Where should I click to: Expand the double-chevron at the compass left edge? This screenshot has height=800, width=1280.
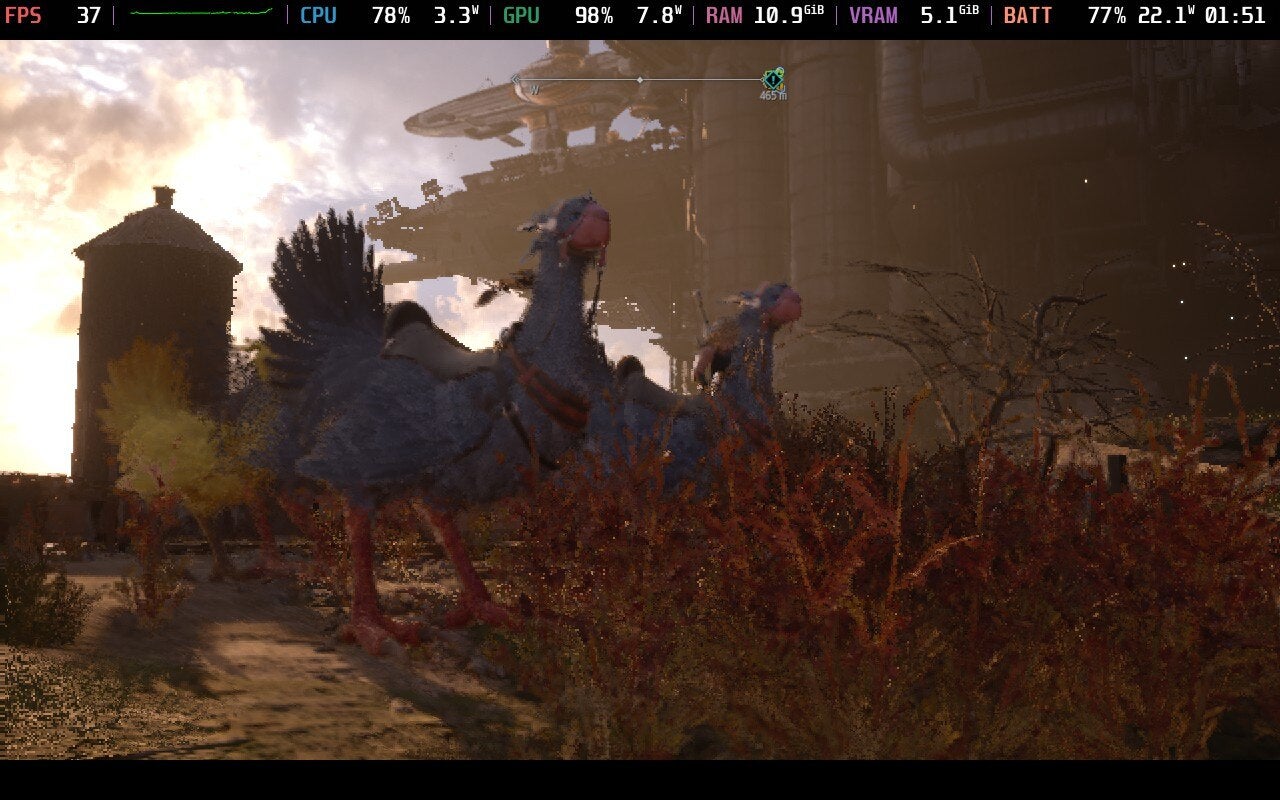(x=515, y=80)
